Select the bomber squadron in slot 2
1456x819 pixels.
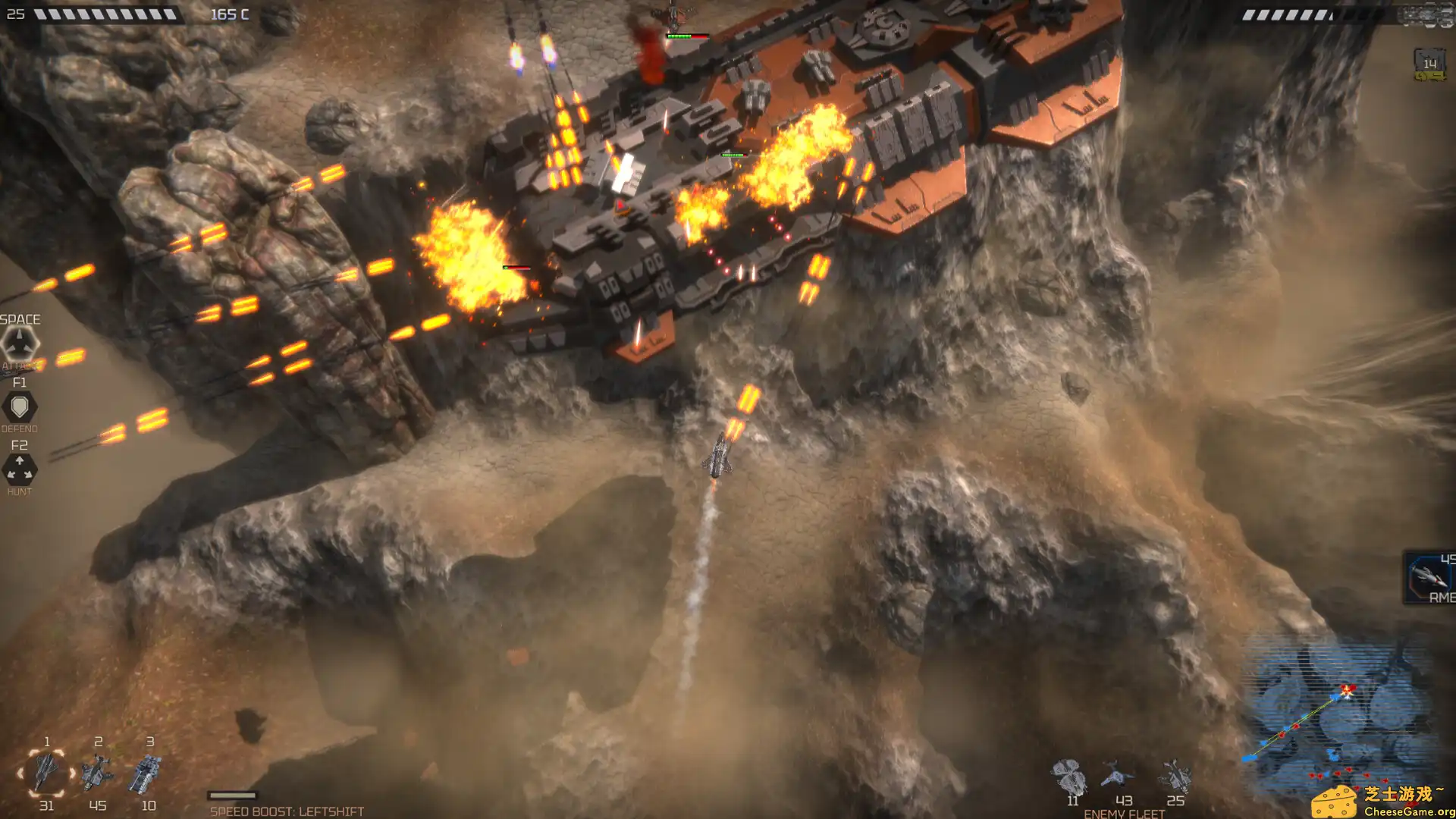tap(98, 771)
